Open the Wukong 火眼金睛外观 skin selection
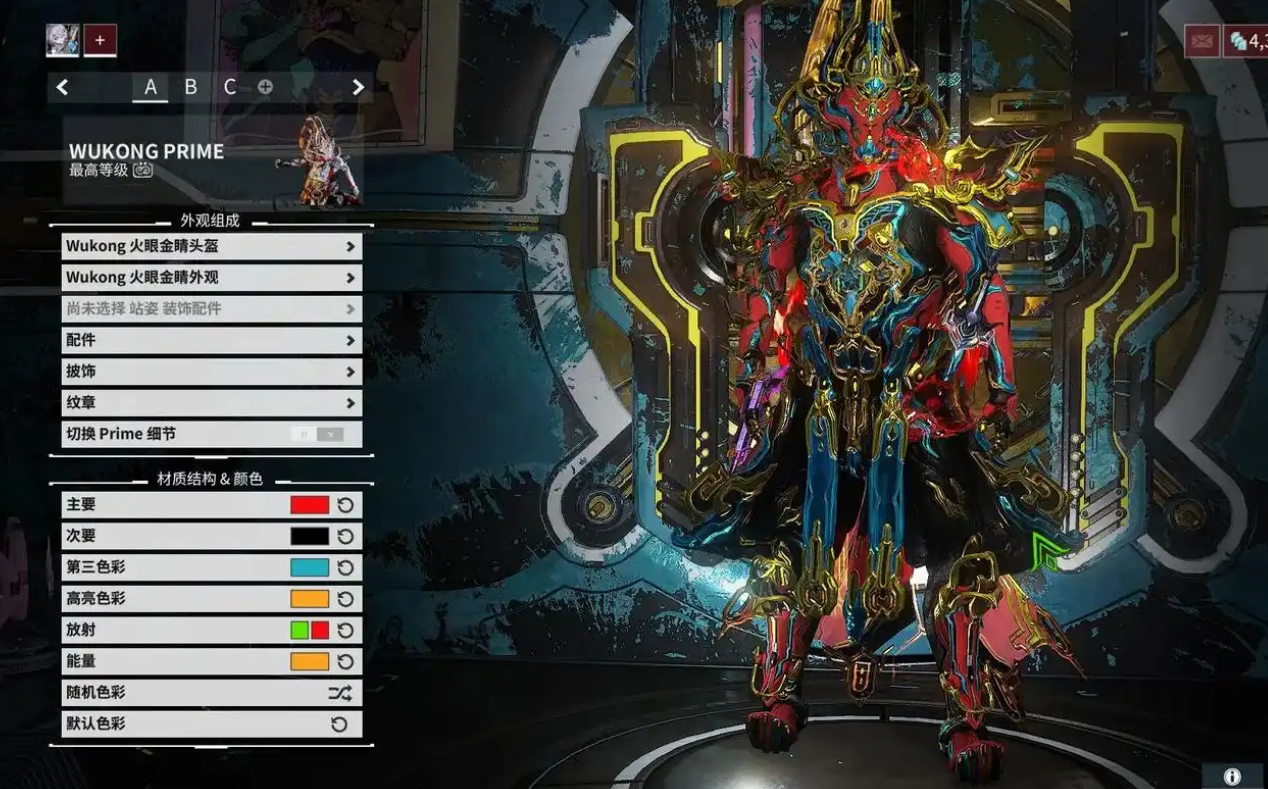This screenshot has width=1268, height=789. pos(211,277)
